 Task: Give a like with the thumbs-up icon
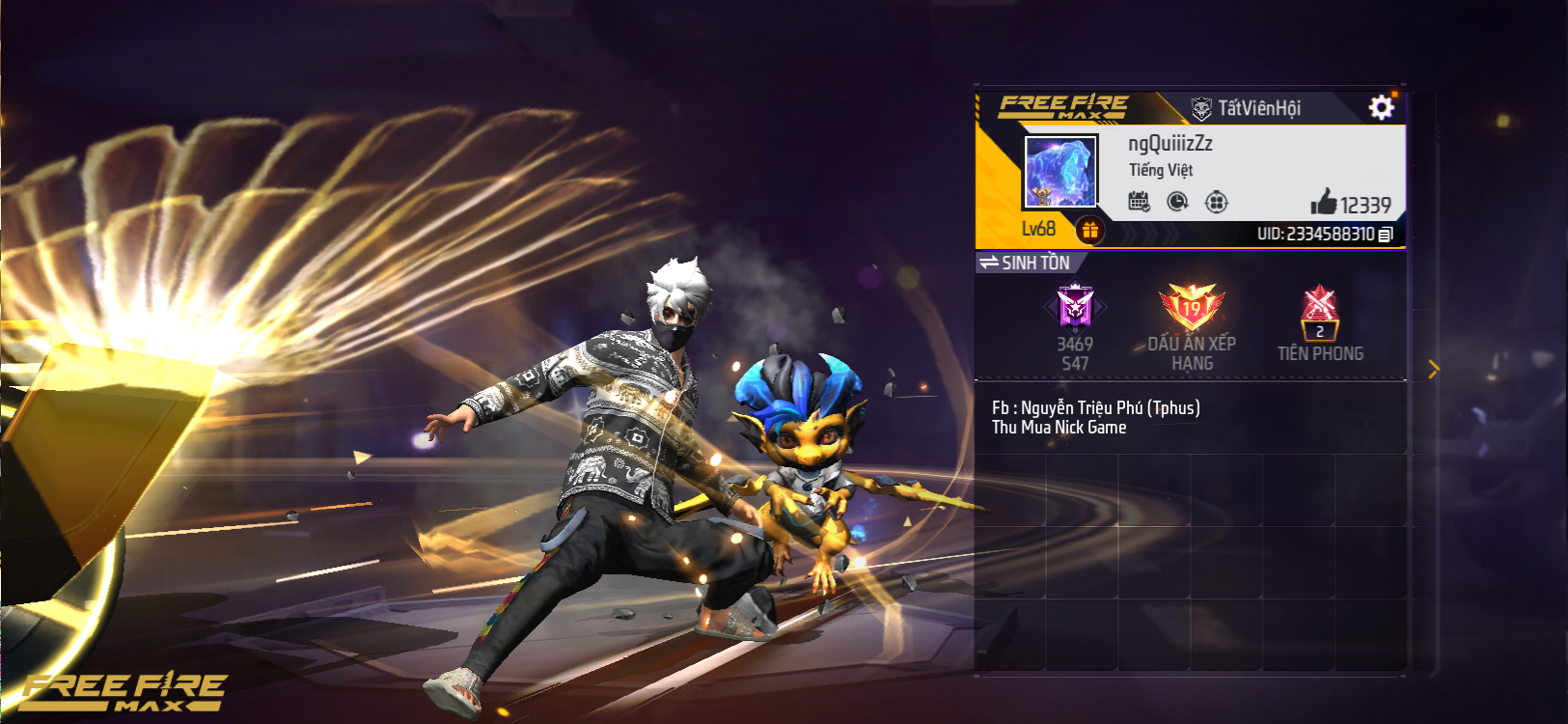click(1324, 203)
